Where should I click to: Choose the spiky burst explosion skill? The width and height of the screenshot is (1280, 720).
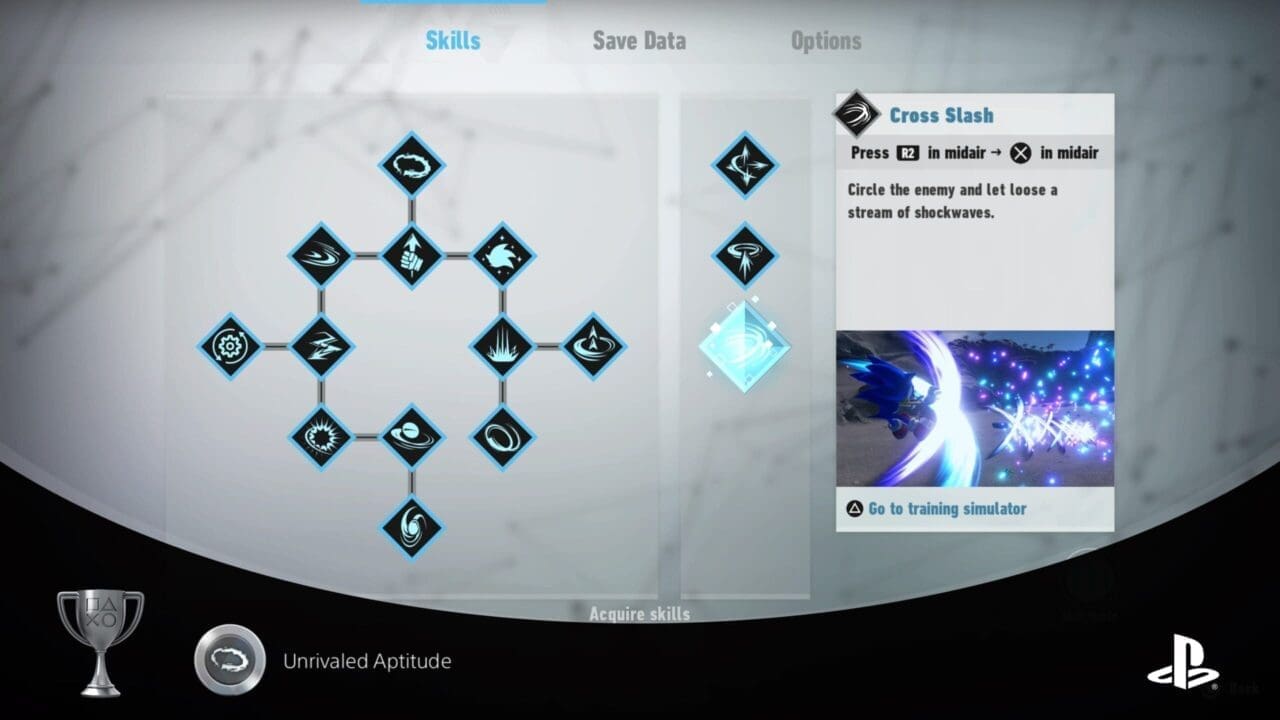click(x=322, y=437)
